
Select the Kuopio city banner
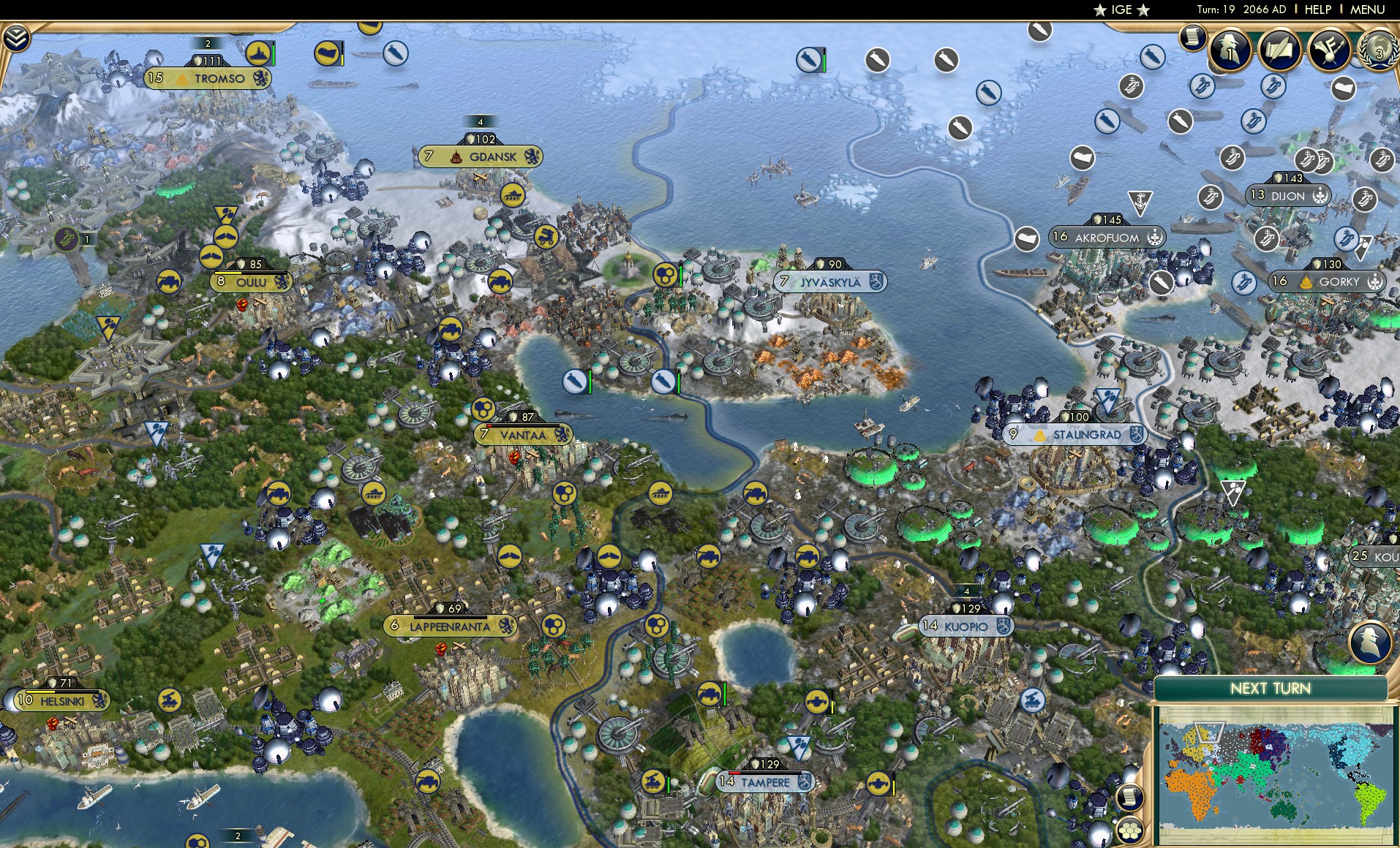(x=966, y=626)
